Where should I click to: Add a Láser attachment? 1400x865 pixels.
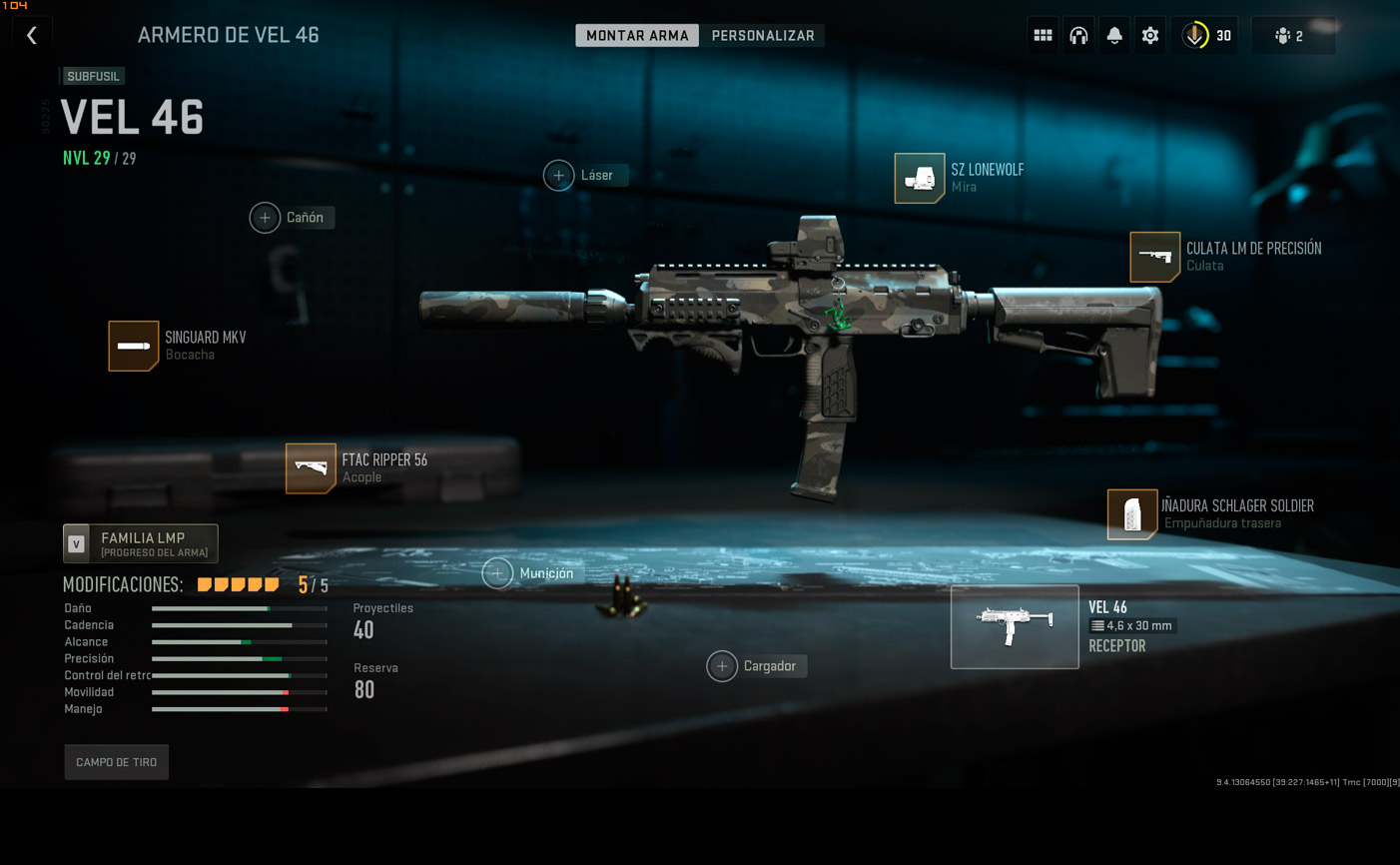point(559,175)
